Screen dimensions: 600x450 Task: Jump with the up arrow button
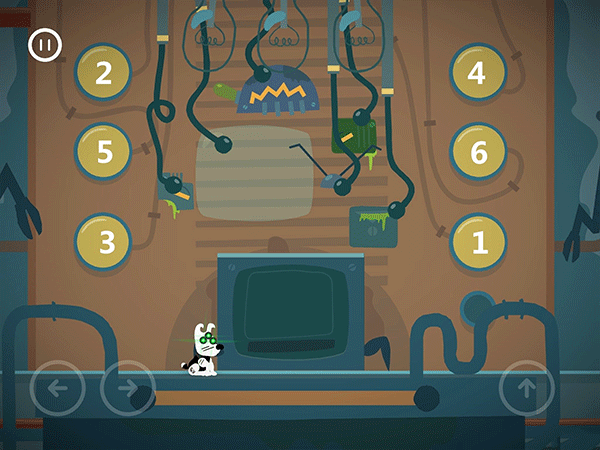click(526, 388)
